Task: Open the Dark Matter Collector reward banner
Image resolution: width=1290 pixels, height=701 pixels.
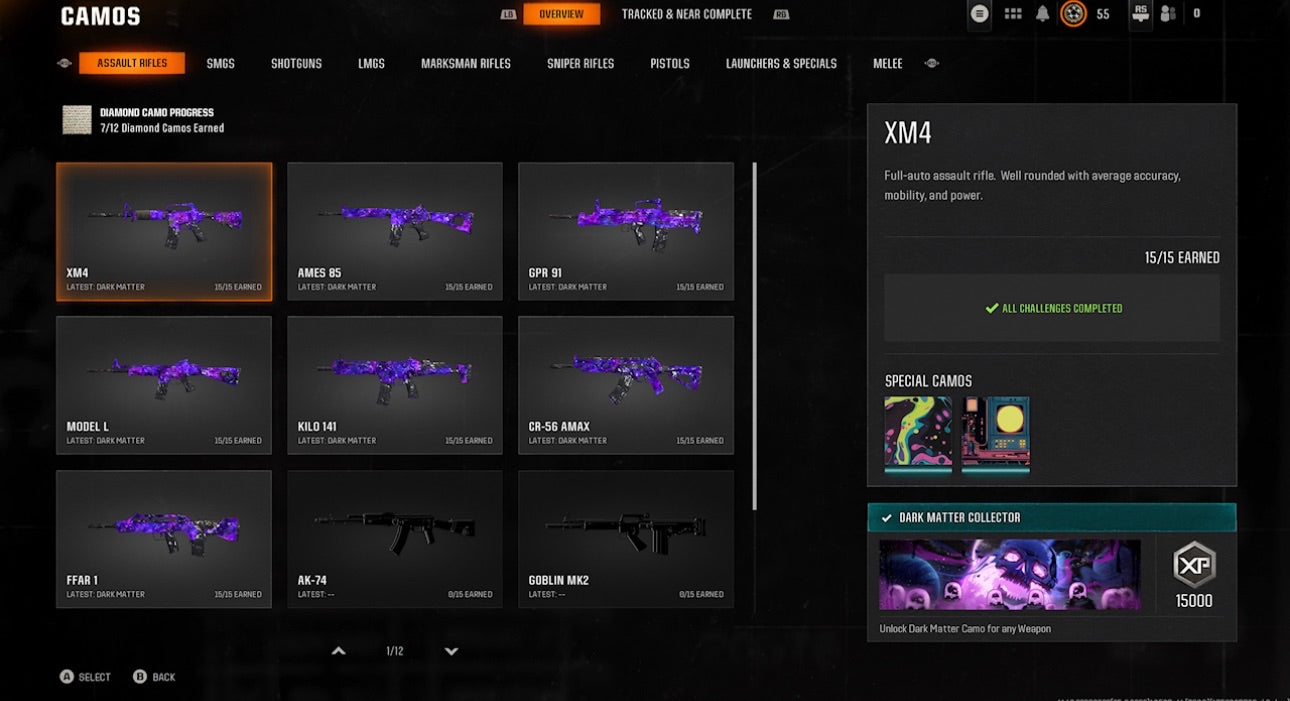Action: click(1009, 575)
